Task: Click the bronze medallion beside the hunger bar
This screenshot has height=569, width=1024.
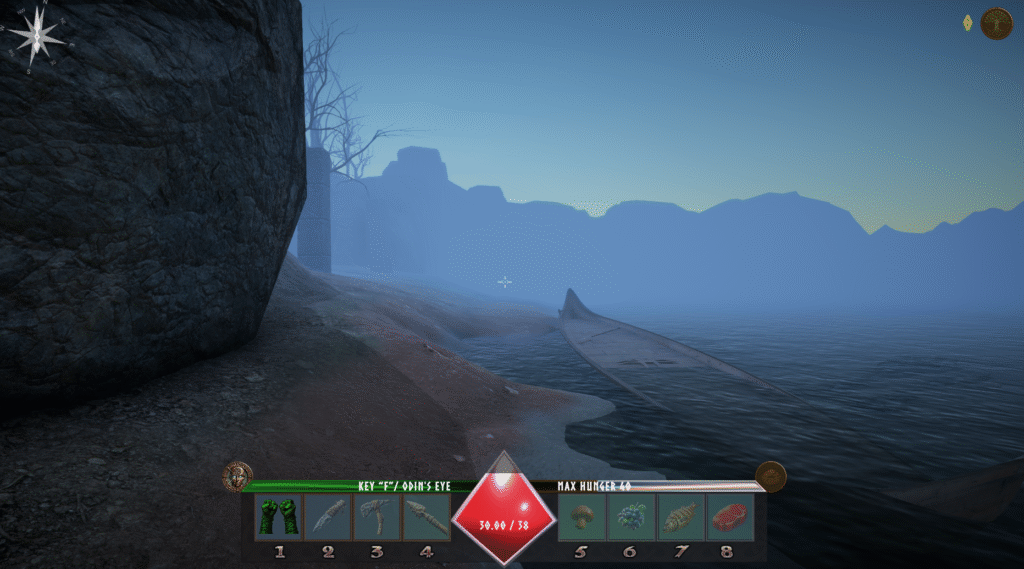Action: pyautogui.click(x=770, y=476)
